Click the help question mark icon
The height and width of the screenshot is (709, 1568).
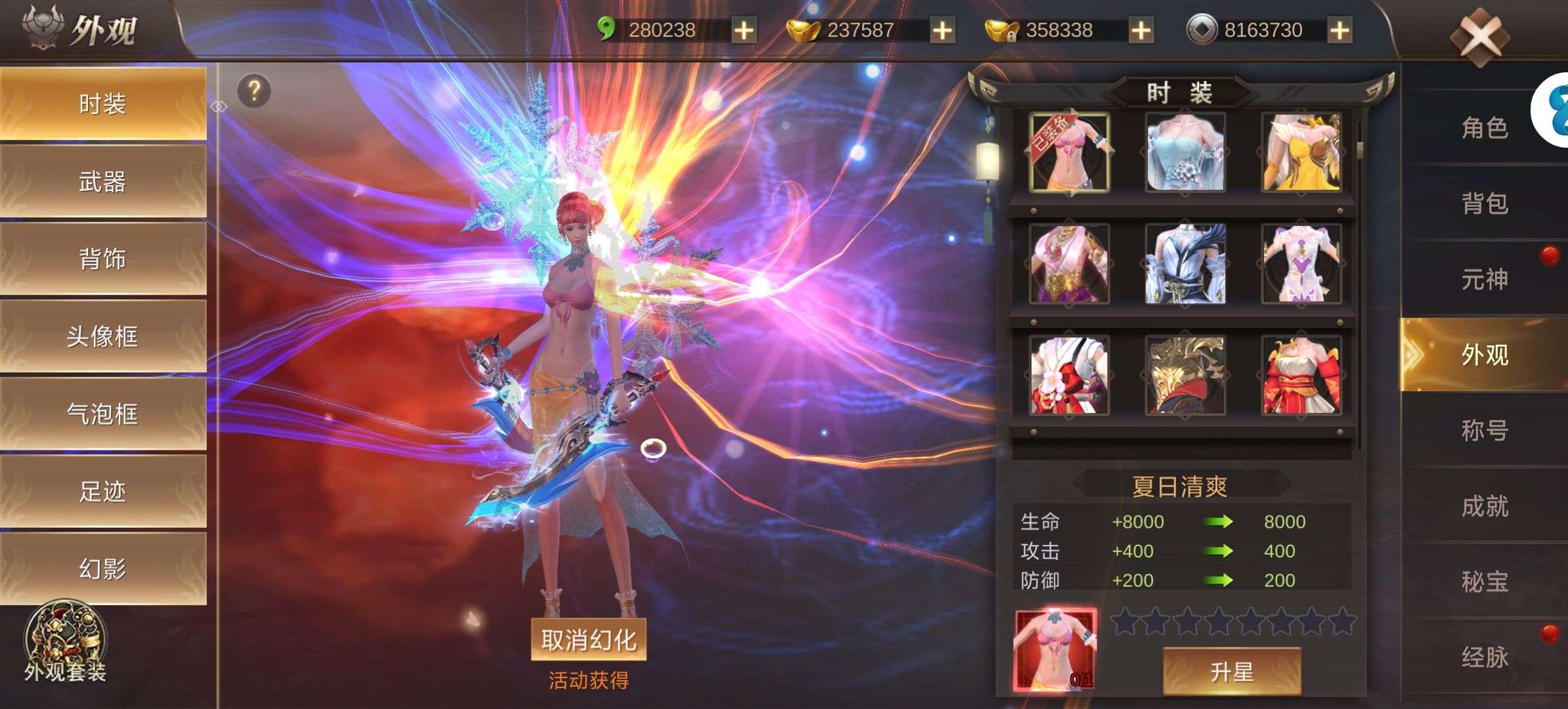[255, 91]
